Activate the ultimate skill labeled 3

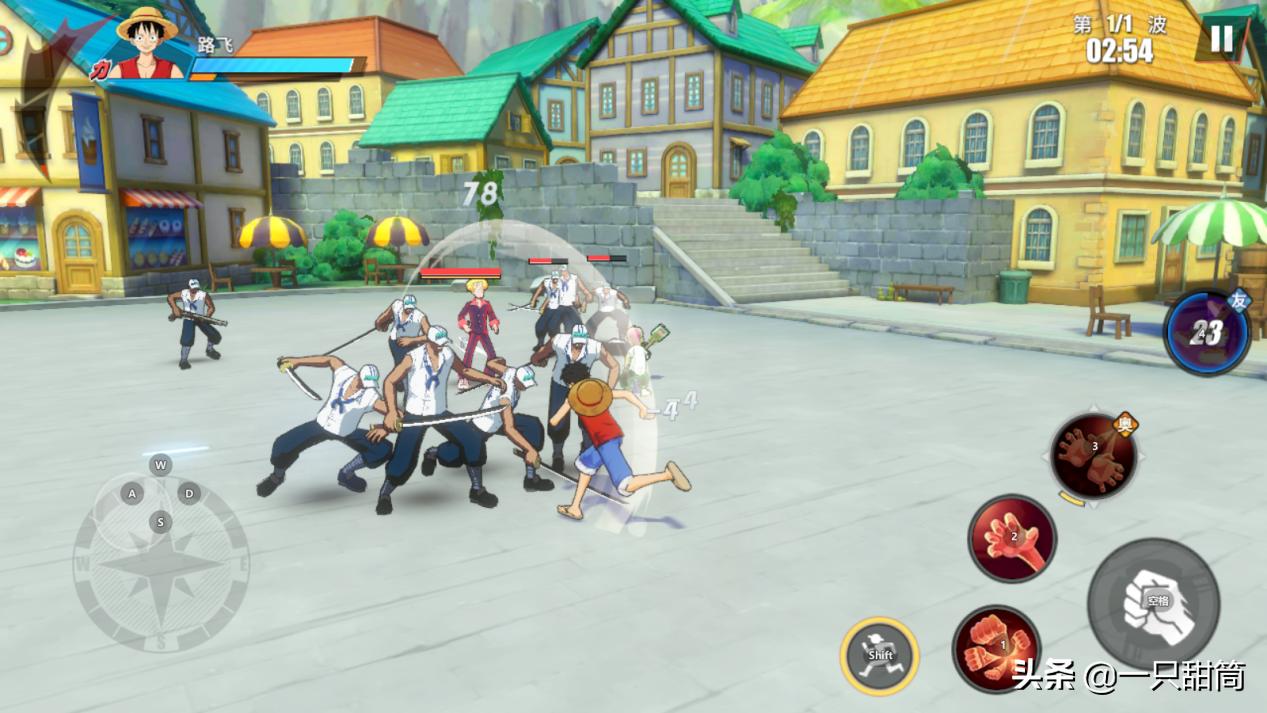click(1093, 456)
